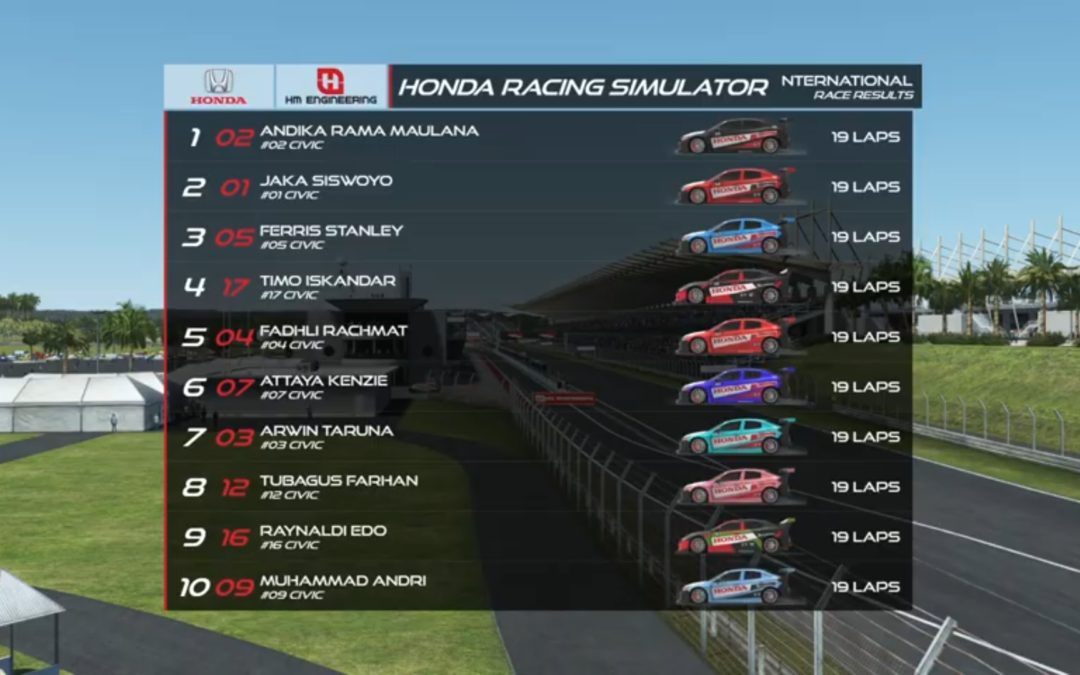The image size is (1080, 675).
Task: Click the Honda logo in the header
Action: [x=219, y=87]
